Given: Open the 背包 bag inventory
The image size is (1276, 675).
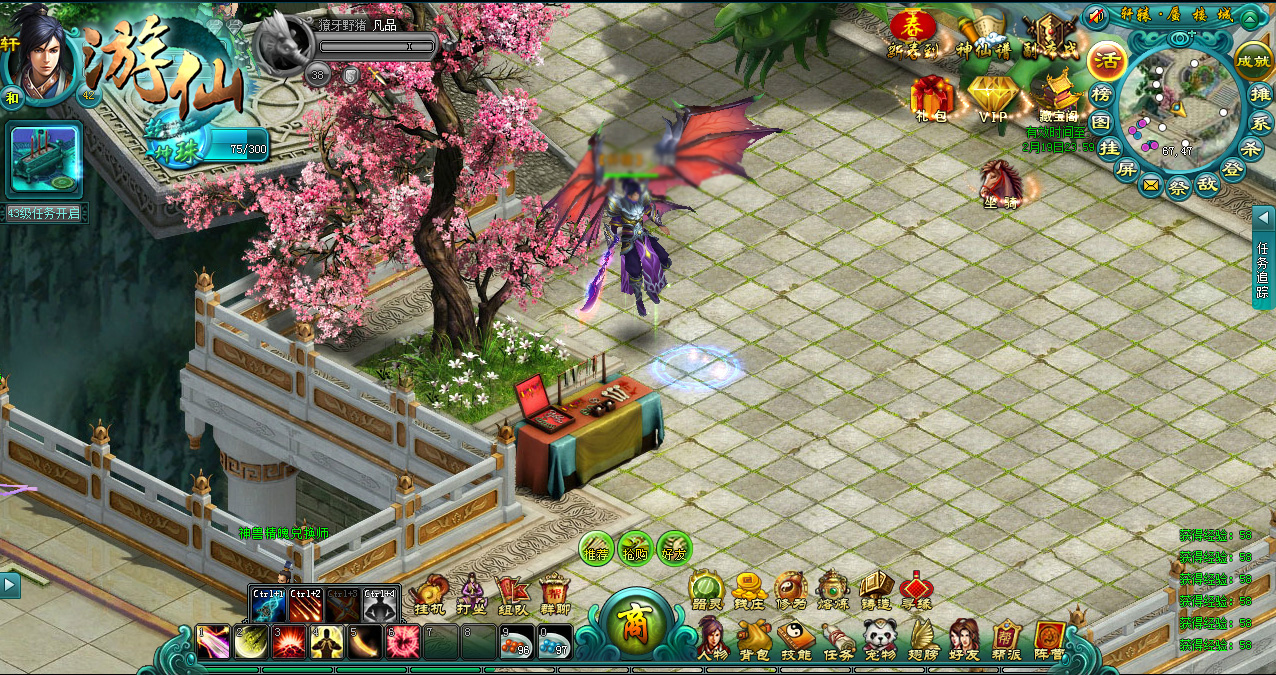Looking at the screenshot, I should [754, 638].
